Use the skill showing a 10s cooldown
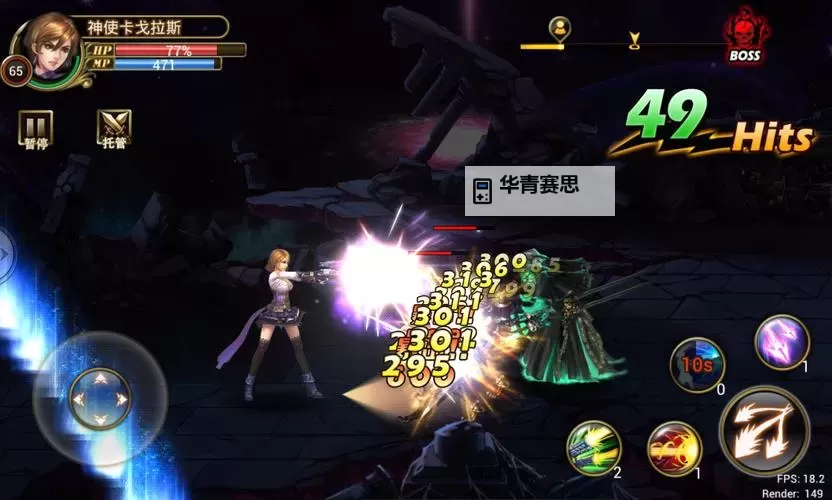The image size is (832, 500). pyautogui.click(x=697, y=363)
